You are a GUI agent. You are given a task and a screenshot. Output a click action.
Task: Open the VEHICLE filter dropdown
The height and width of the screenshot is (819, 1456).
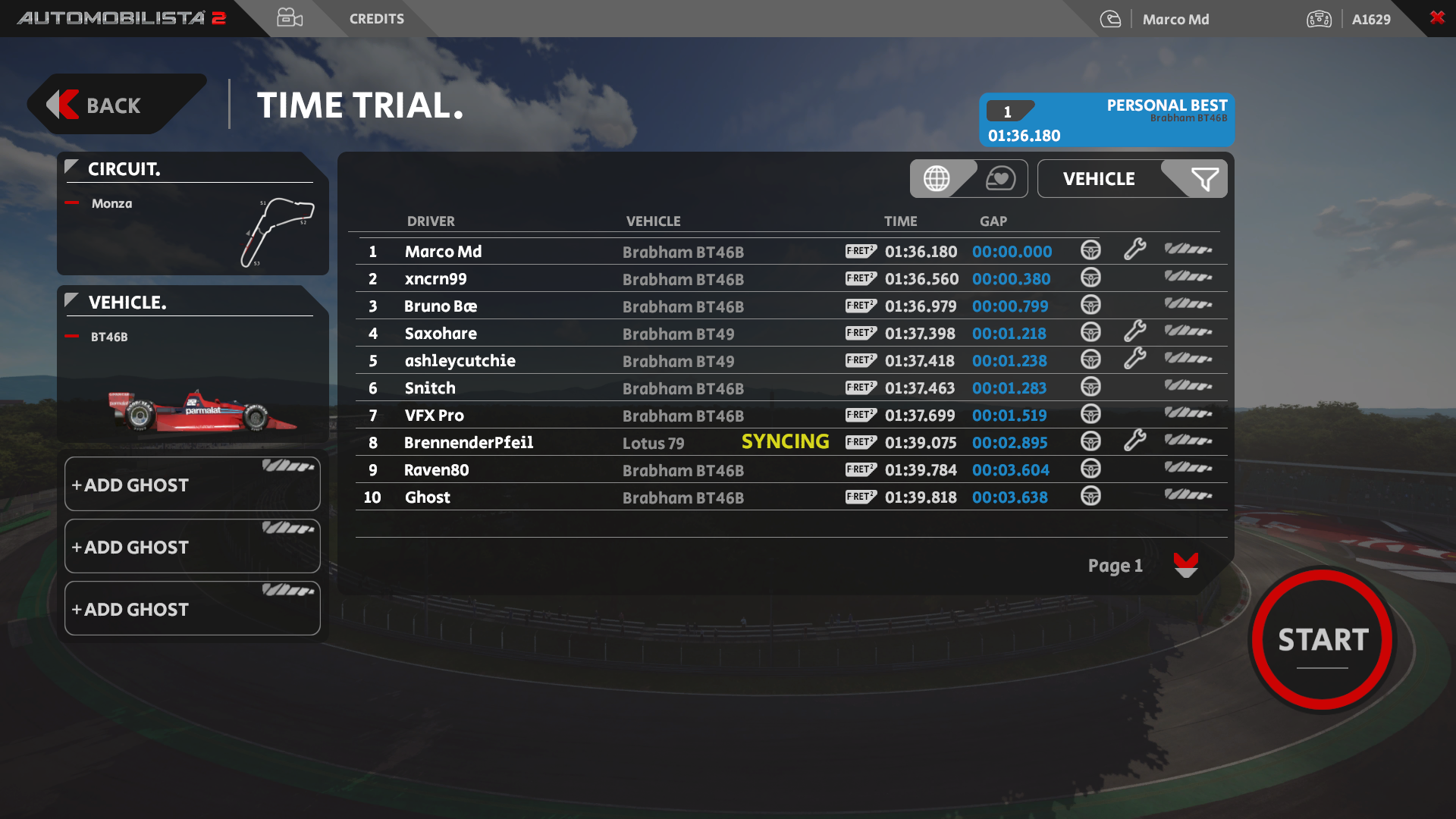(1131, 179)
